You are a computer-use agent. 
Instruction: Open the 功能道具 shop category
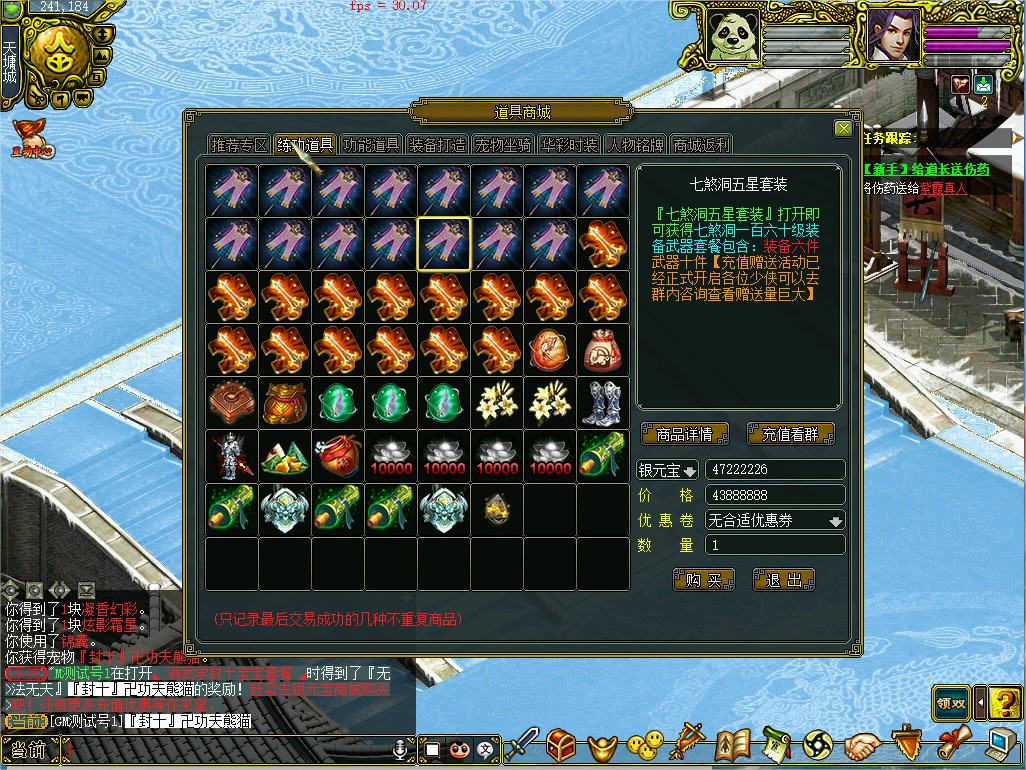tap(371, 145)
